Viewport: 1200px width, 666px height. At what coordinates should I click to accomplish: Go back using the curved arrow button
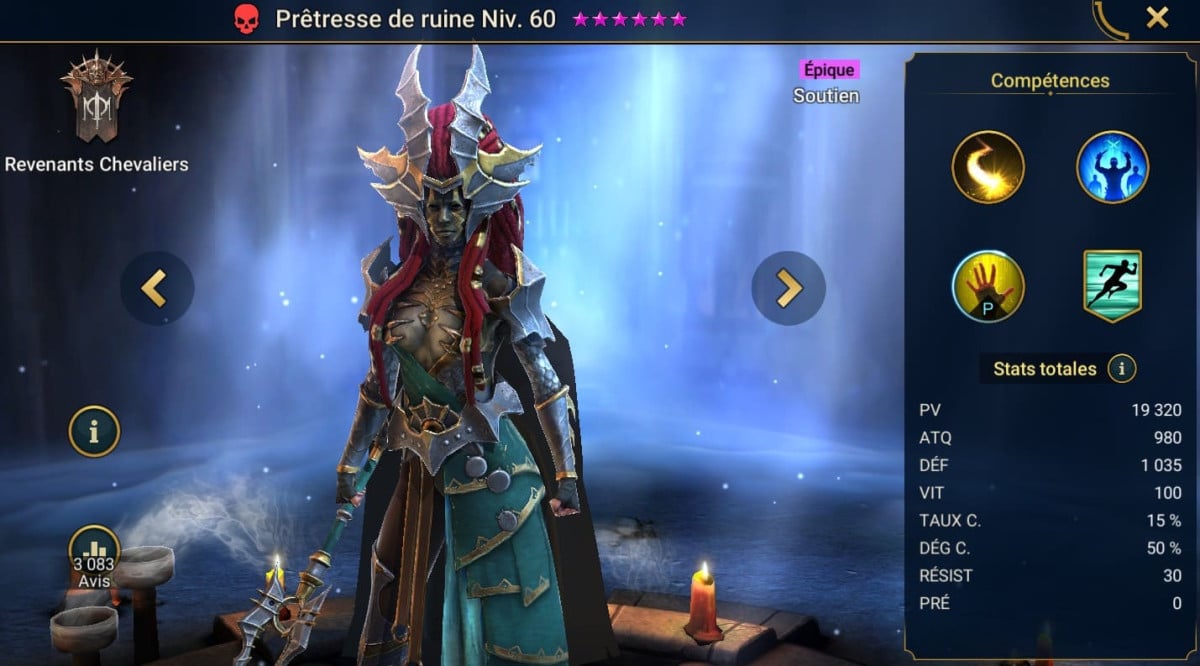click(1110, 19)
